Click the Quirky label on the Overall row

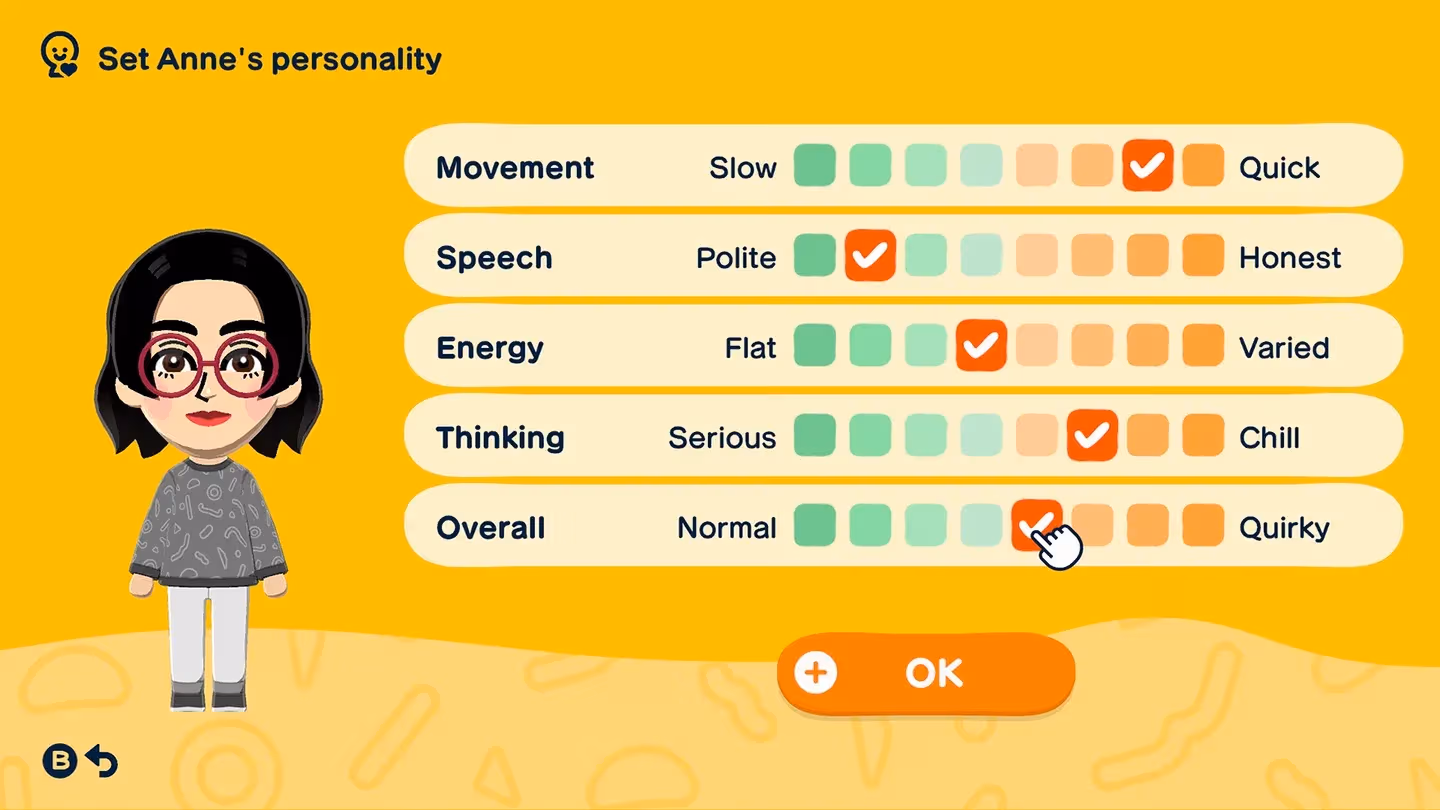tap(1284, 526)
